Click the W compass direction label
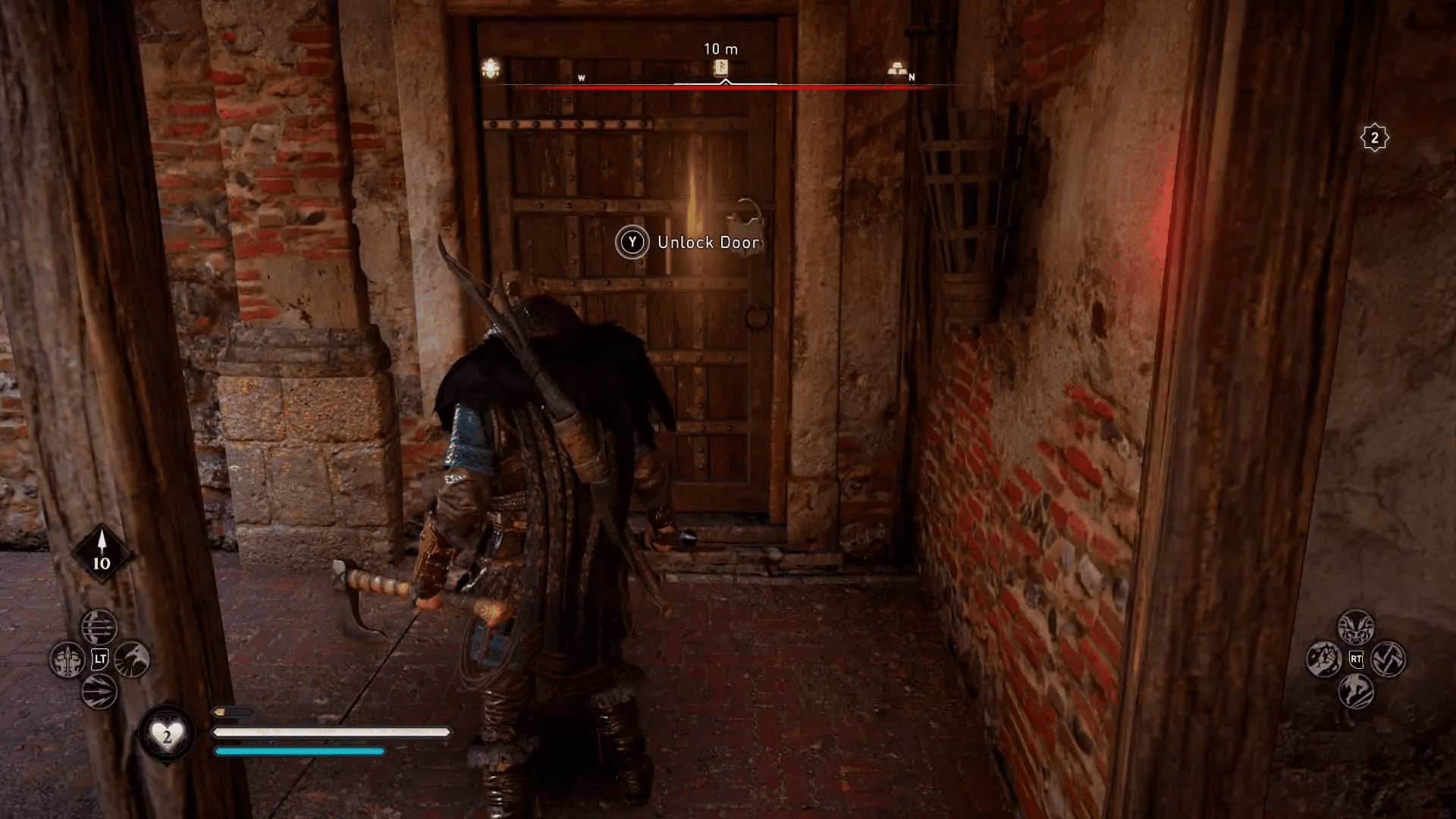The height and width of the screenshot is (819, 1456). (581, 77)
